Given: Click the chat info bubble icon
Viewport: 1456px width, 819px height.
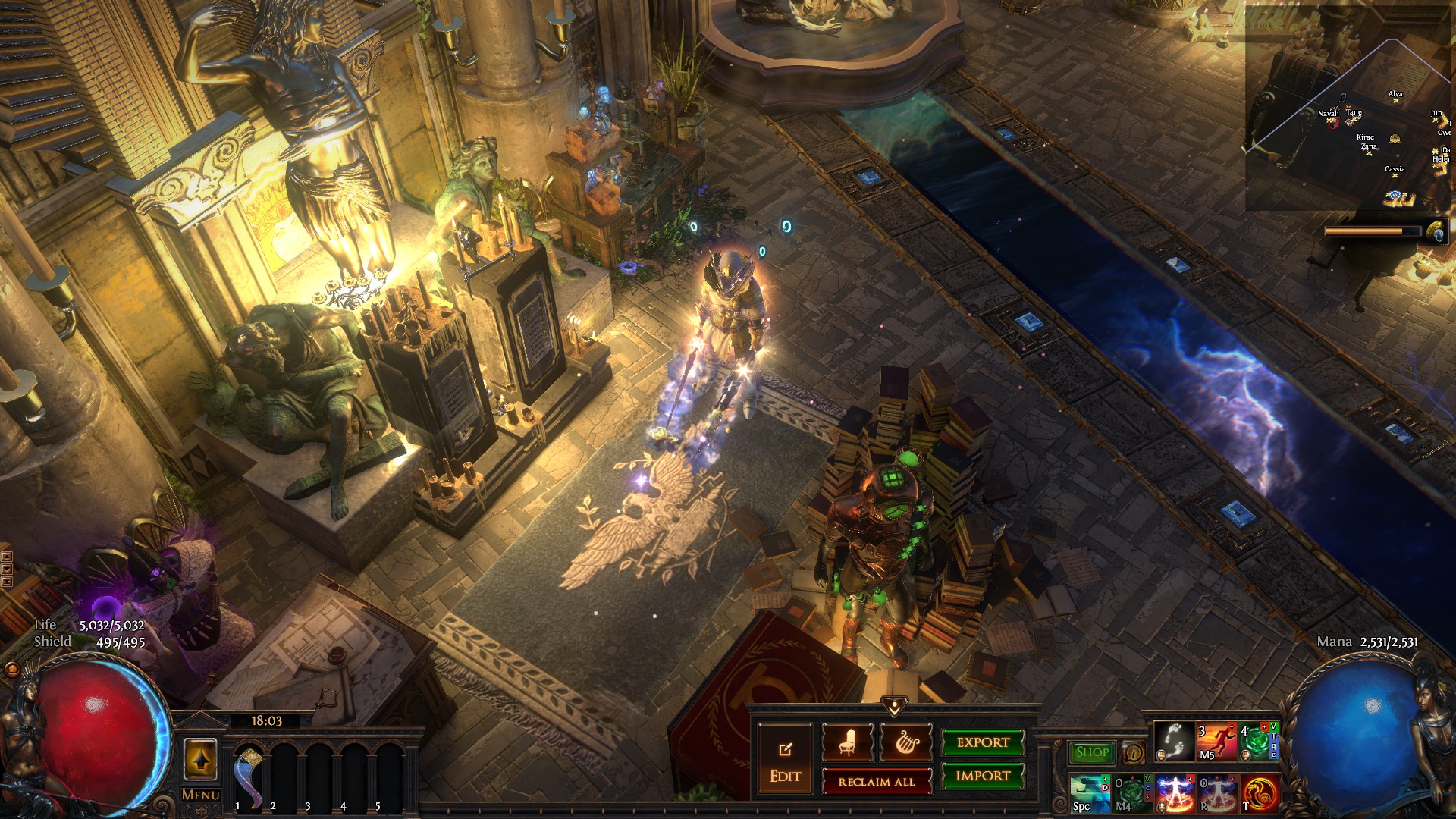Looking at the screenshot, I should 1134,753.
